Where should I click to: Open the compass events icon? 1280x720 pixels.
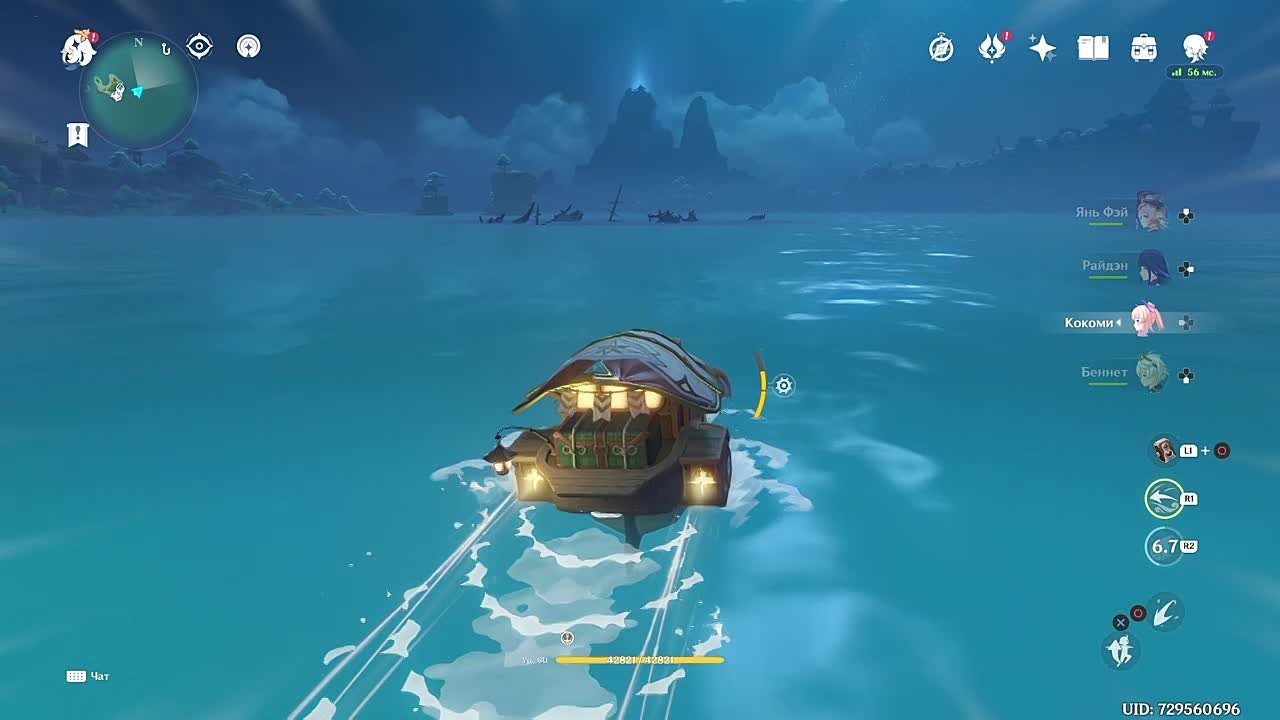click(941, 48)
